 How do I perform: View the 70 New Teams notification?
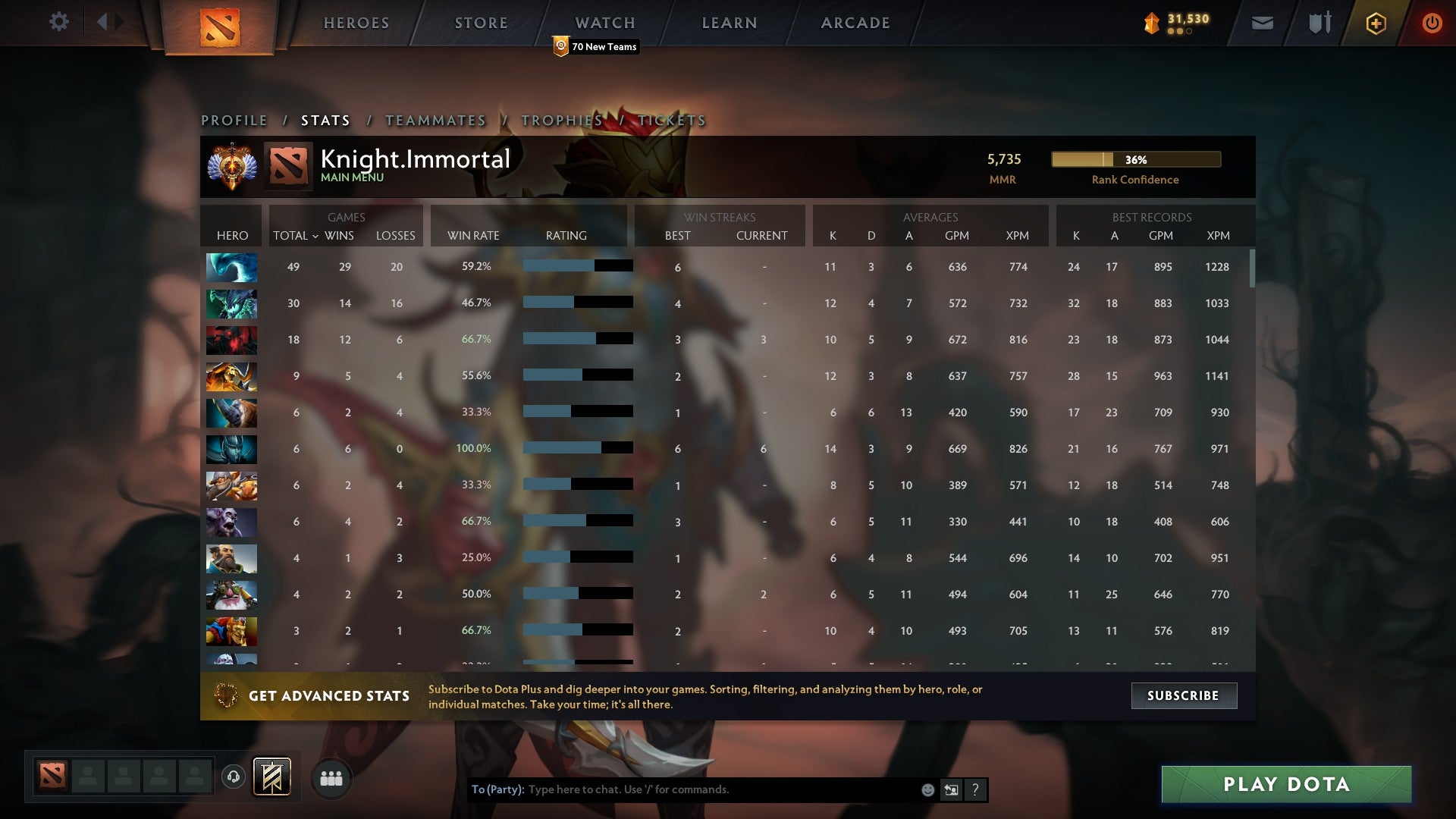[597, 47]
